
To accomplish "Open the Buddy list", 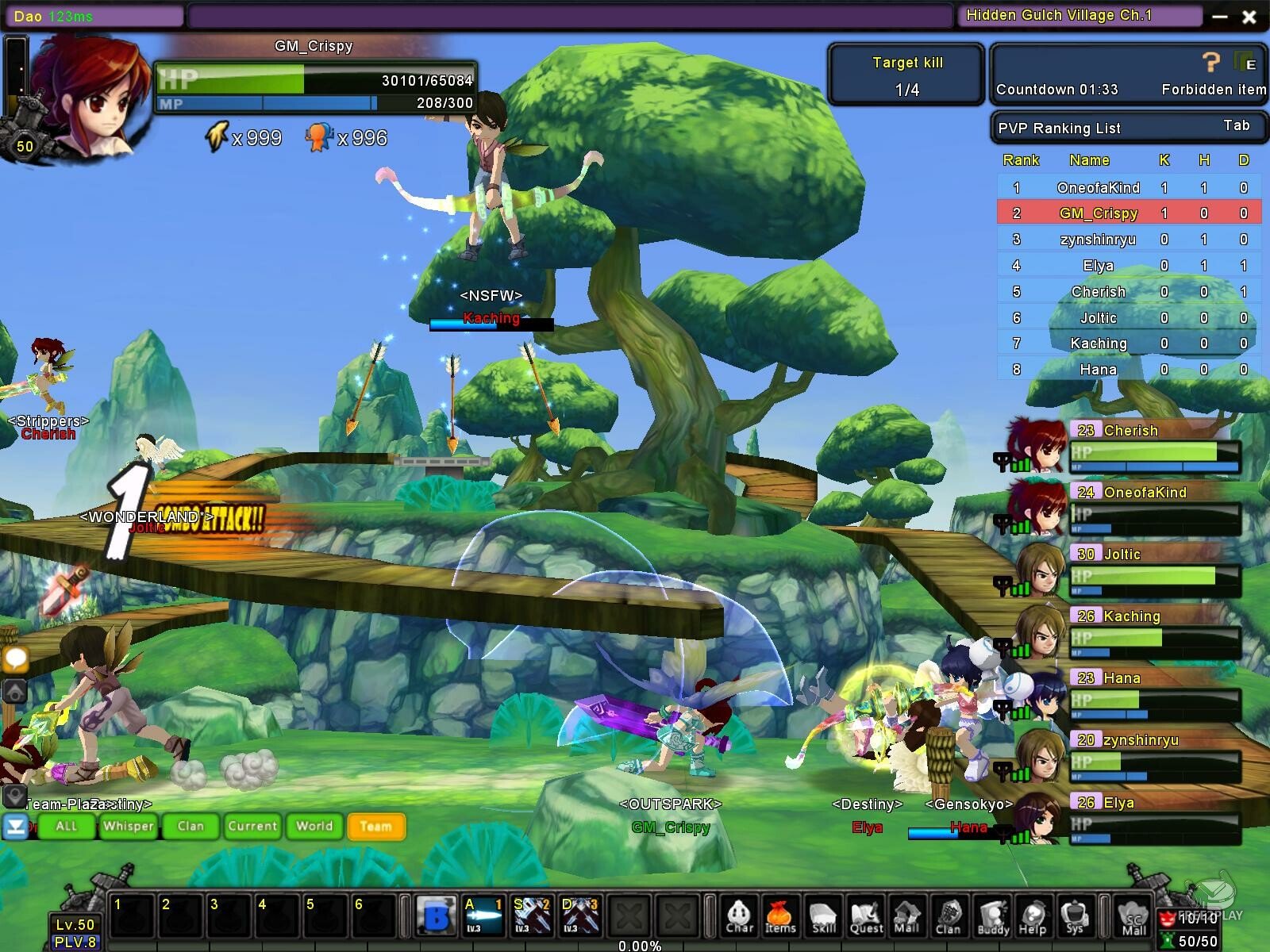I will pyautogui.click(x=993, y=917).
